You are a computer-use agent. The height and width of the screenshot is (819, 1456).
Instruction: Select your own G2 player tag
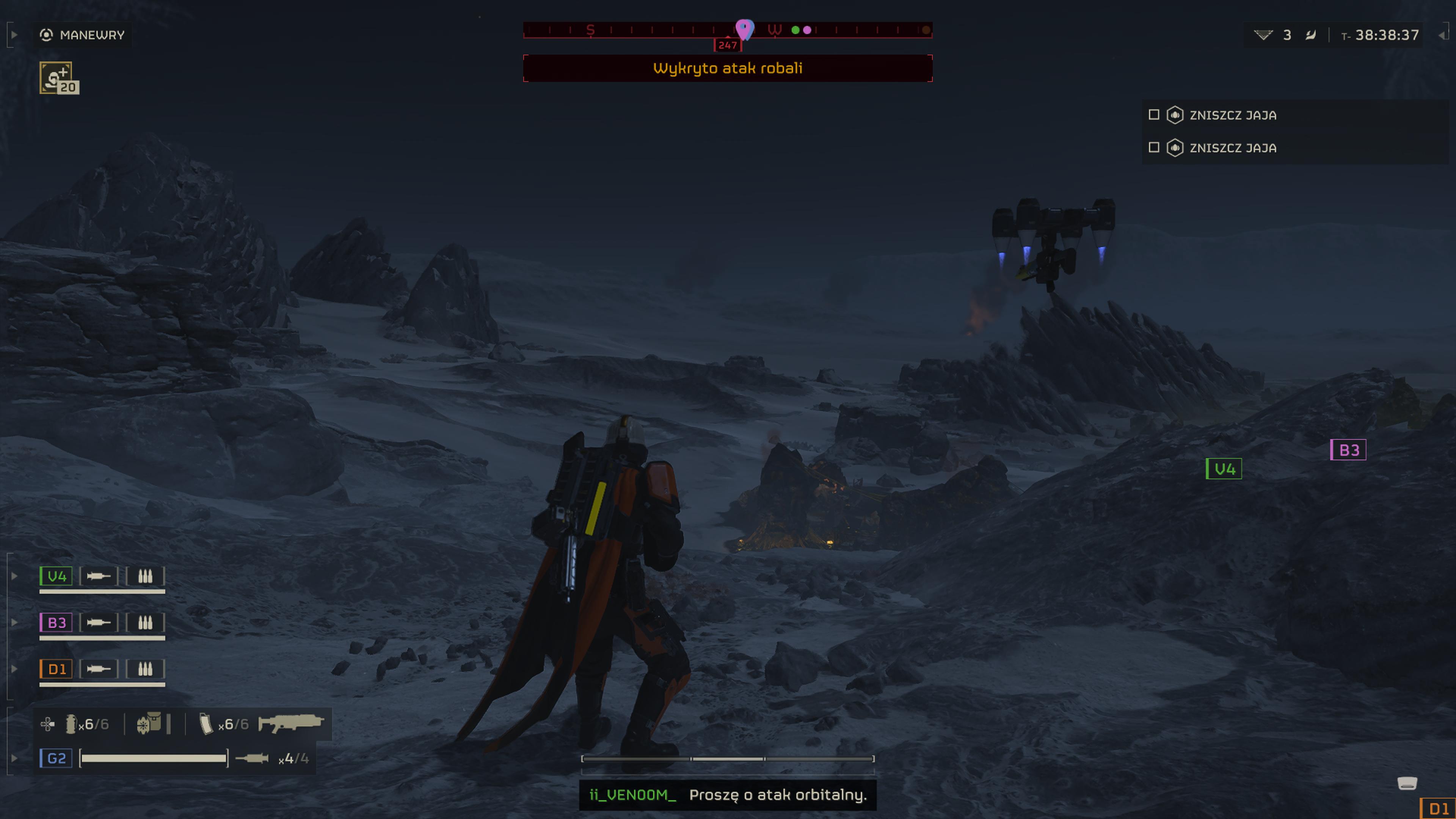56,758
